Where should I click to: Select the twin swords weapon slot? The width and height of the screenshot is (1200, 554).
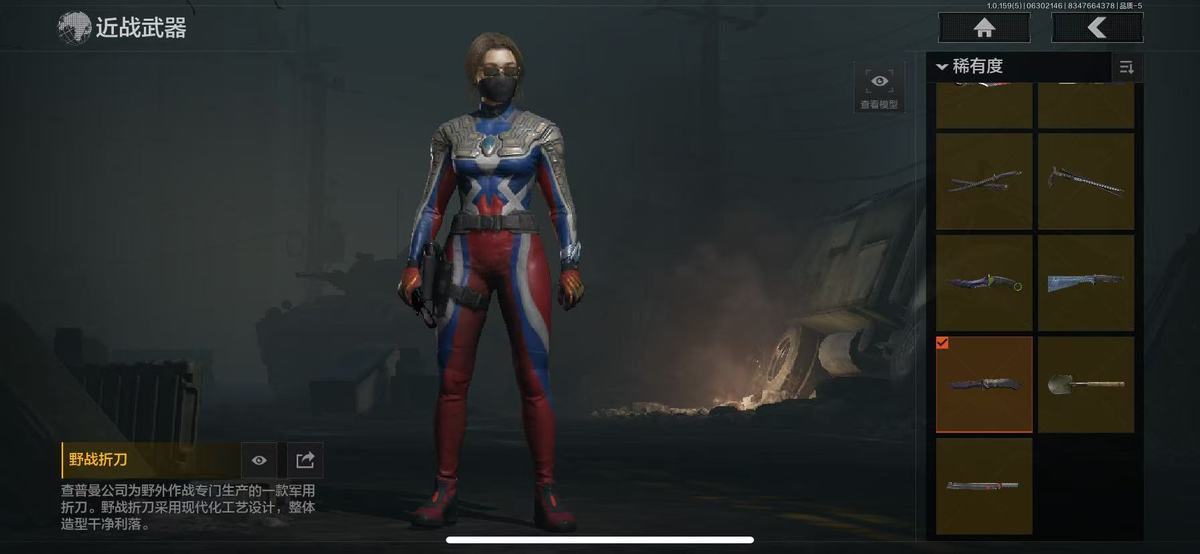(x=984, y=181)
